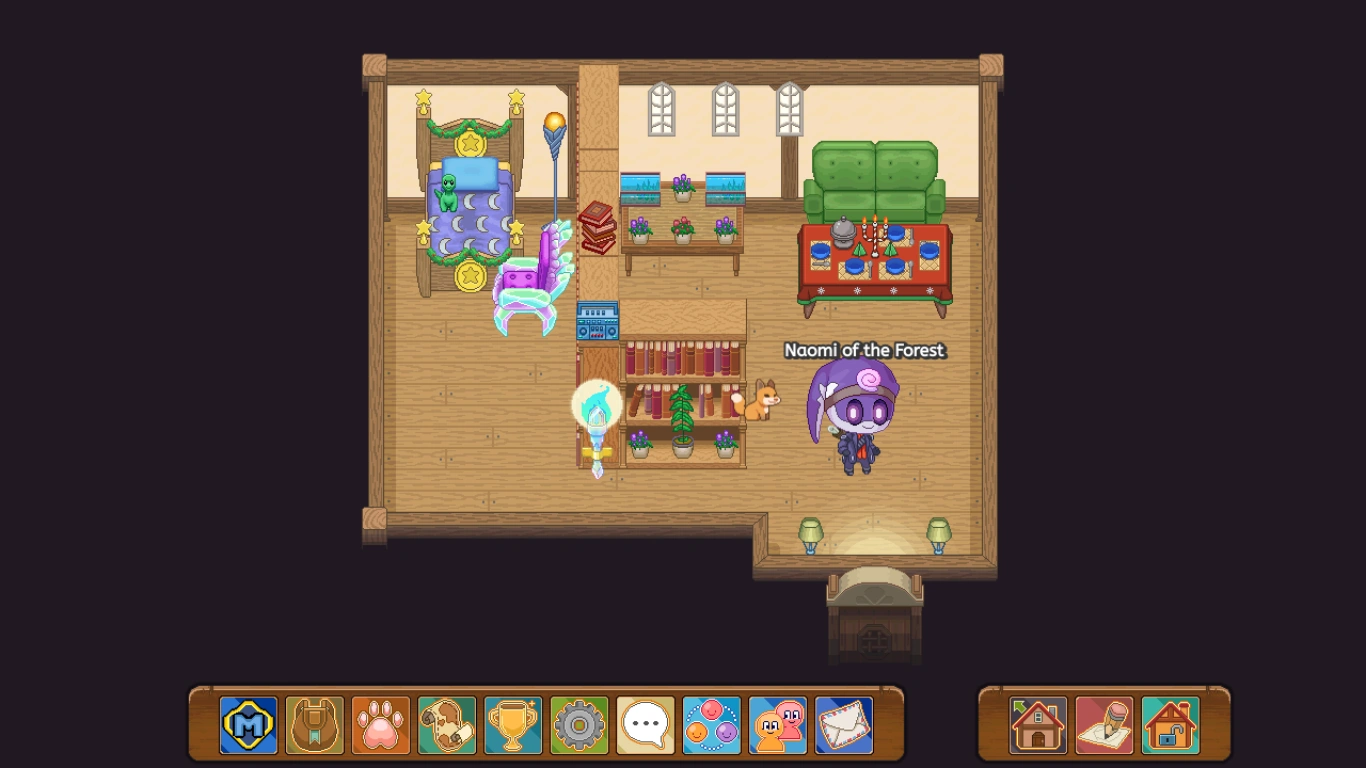
Task: View achievements via the trophy icon
Action: pyautogui.click(x=513, y=725)
